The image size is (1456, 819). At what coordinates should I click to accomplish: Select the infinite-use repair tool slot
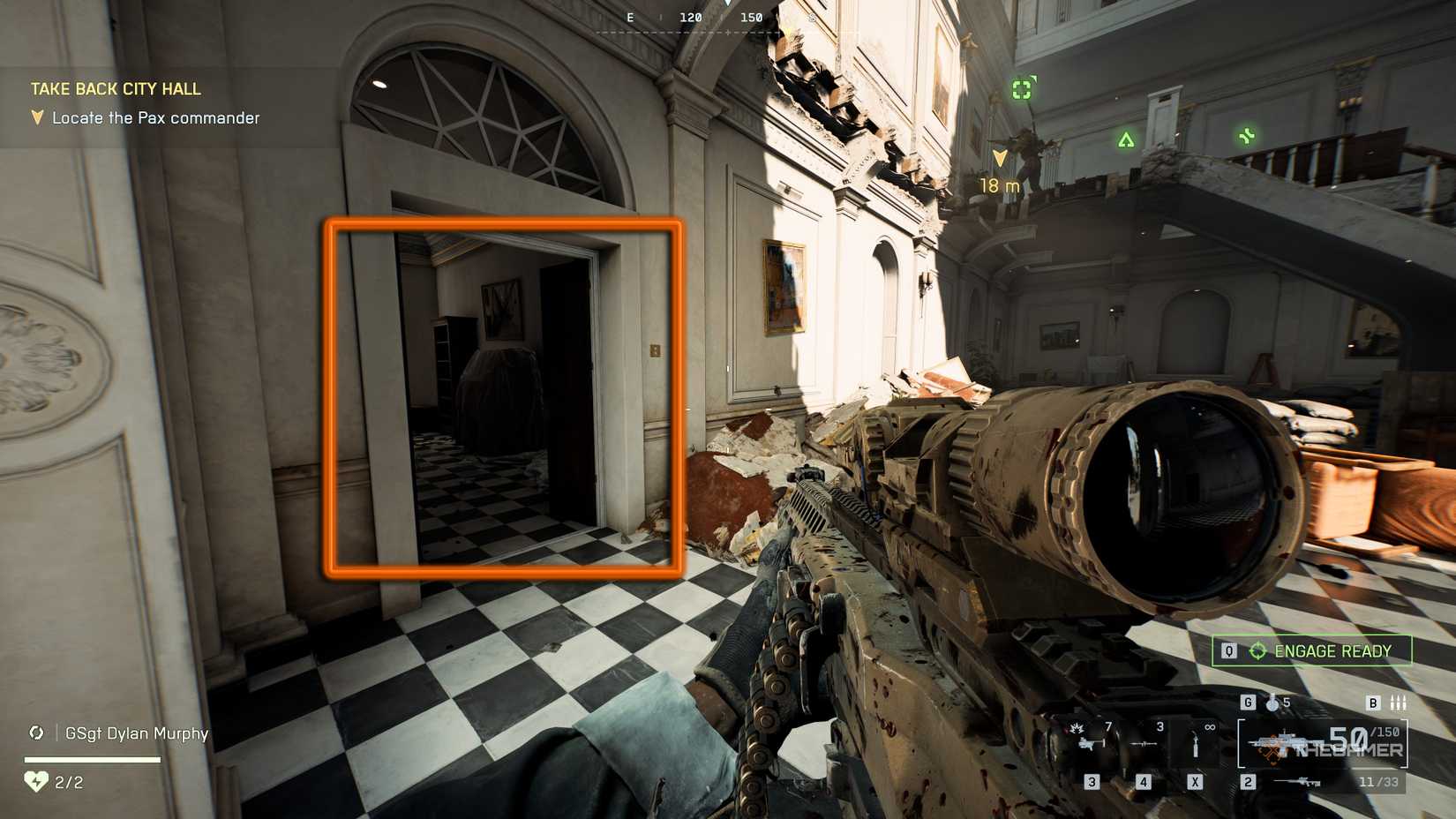[x=1196, y=741]
